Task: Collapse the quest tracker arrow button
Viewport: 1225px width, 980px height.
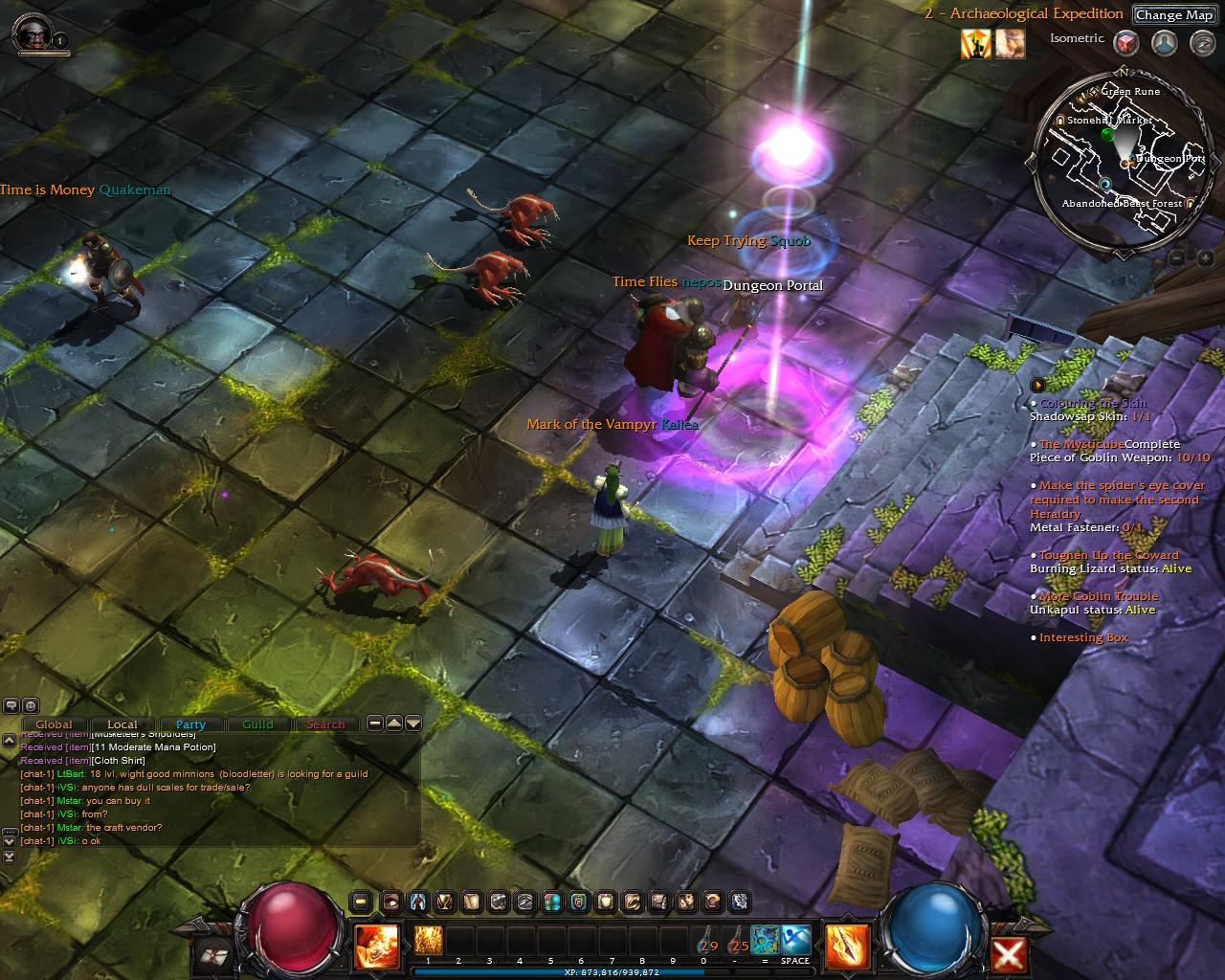Action: tap(1037, 385)
